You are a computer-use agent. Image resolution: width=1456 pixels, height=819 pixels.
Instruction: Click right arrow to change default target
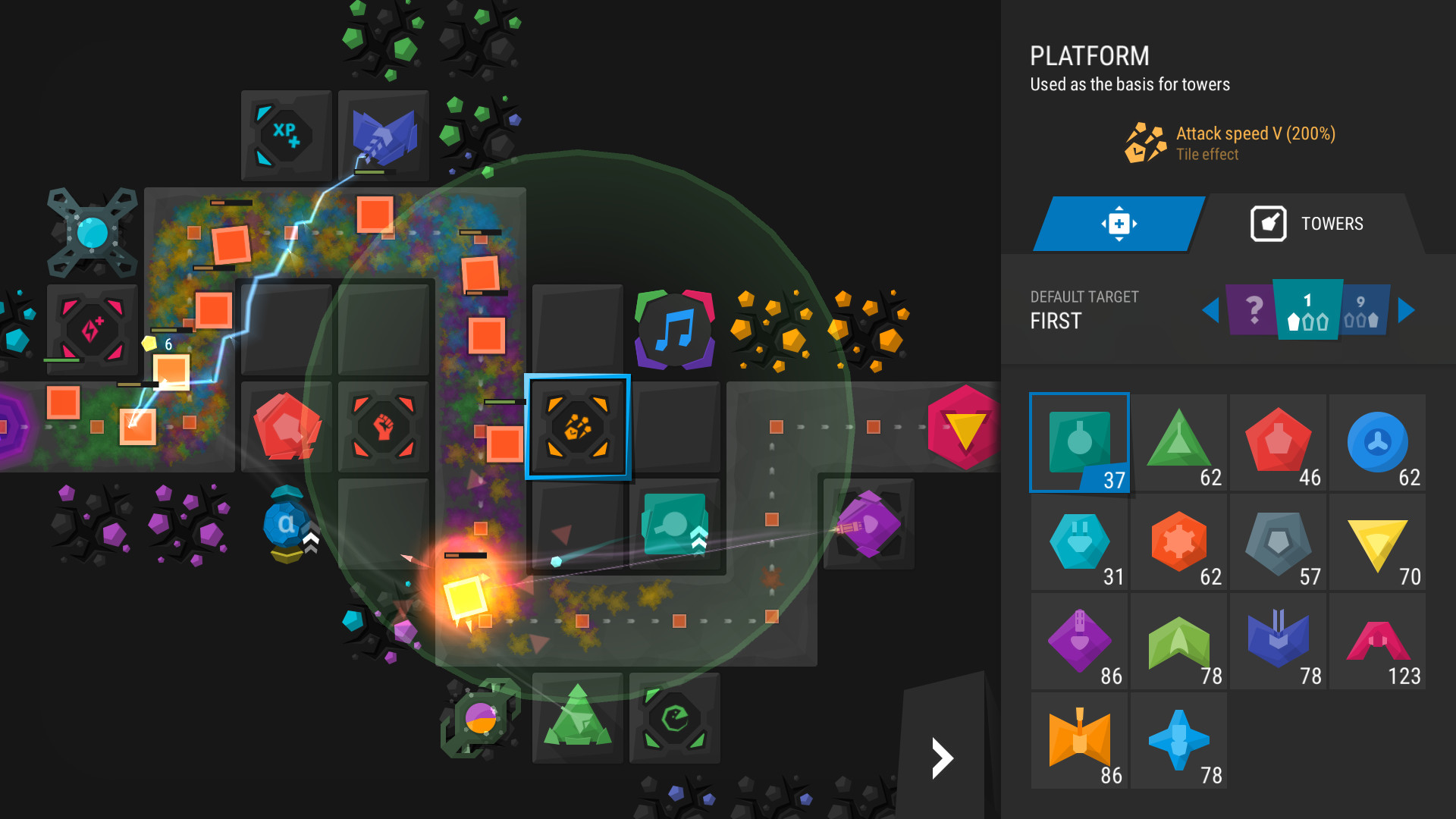(x=1407, y=310)
